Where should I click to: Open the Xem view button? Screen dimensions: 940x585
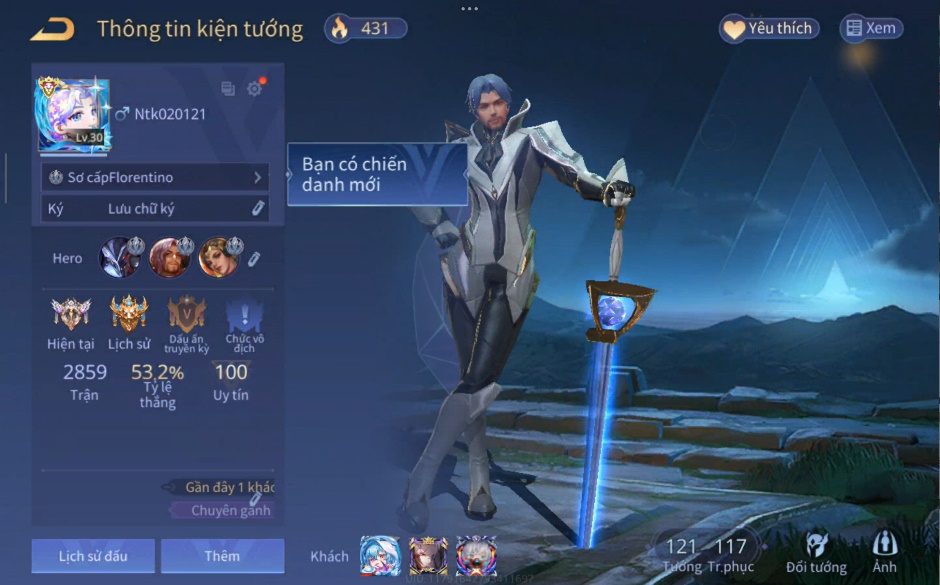click(870, 29)
